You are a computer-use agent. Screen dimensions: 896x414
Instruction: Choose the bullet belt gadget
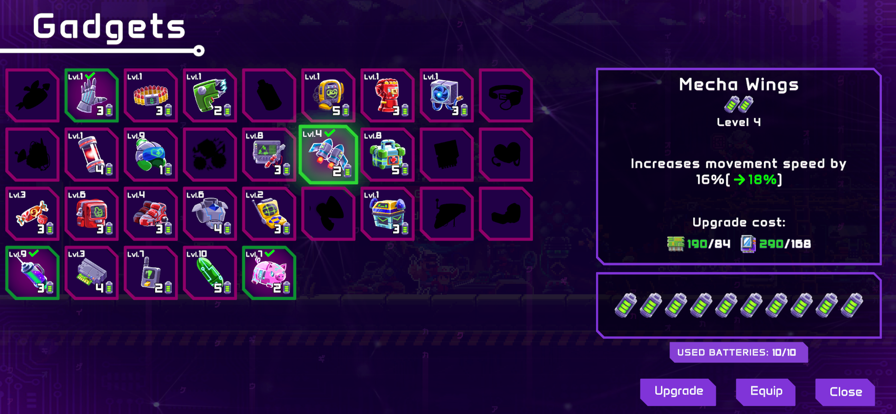tap(151, 96)
